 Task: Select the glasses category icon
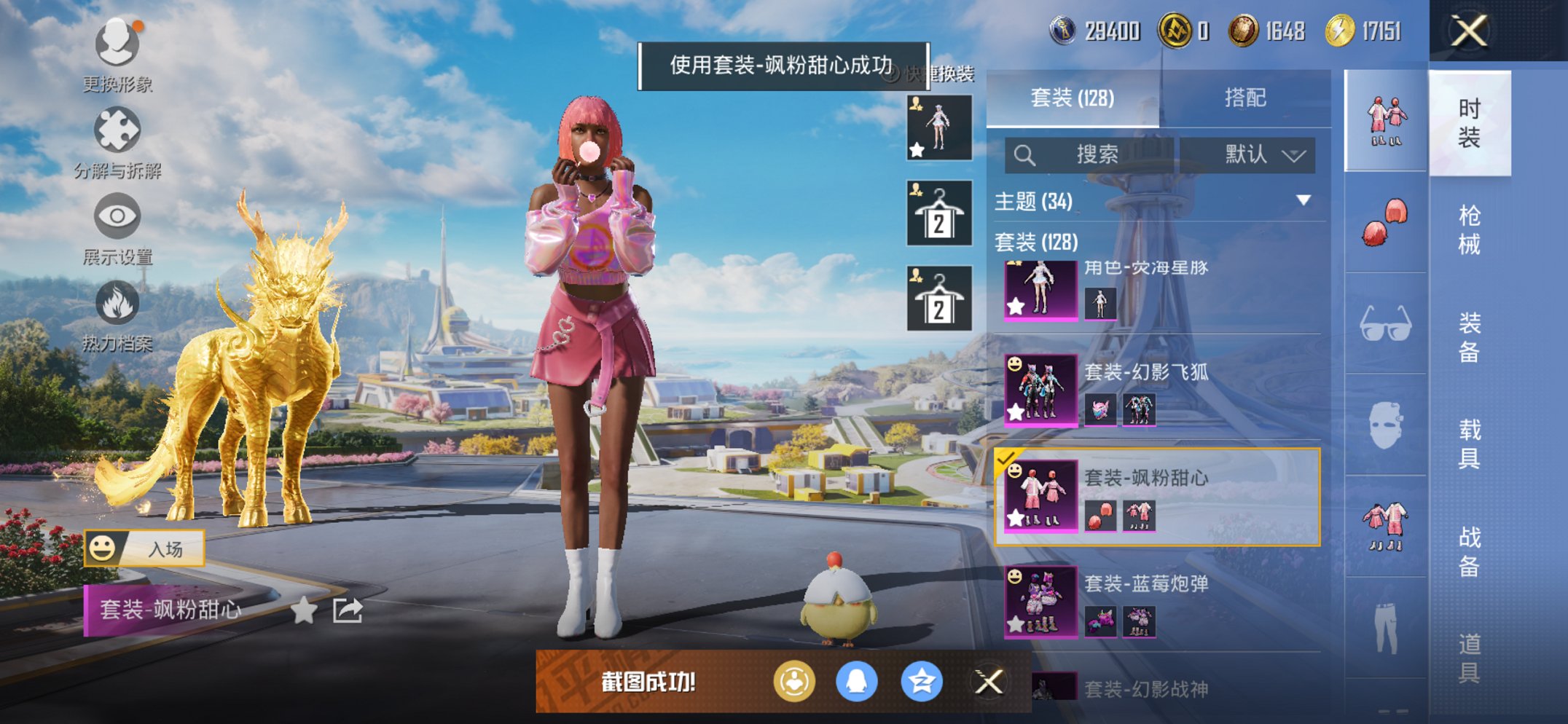tap(1384, 329)
